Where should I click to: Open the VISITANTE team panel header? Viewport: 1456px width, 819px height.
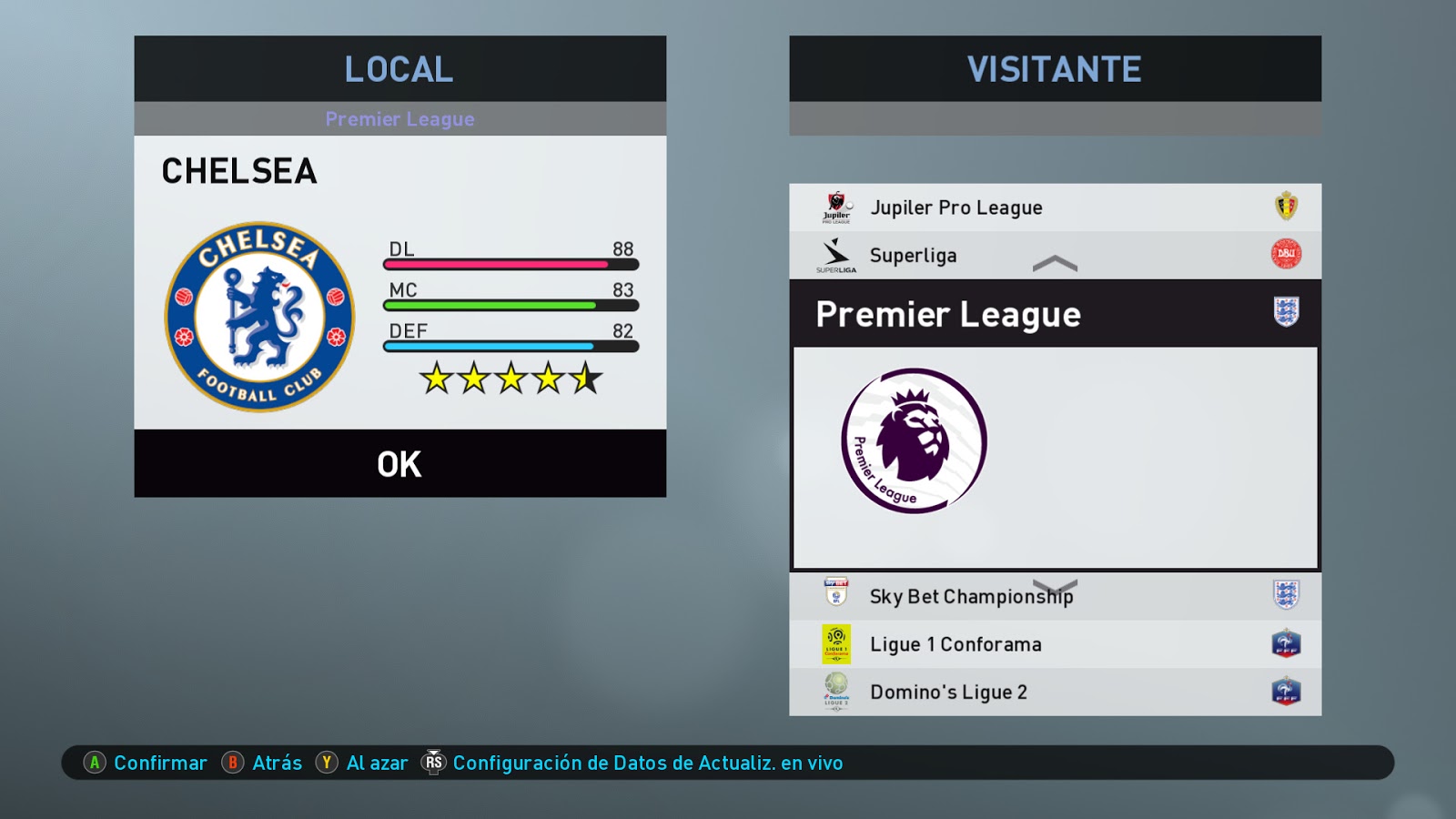(x=1055, y=69)
